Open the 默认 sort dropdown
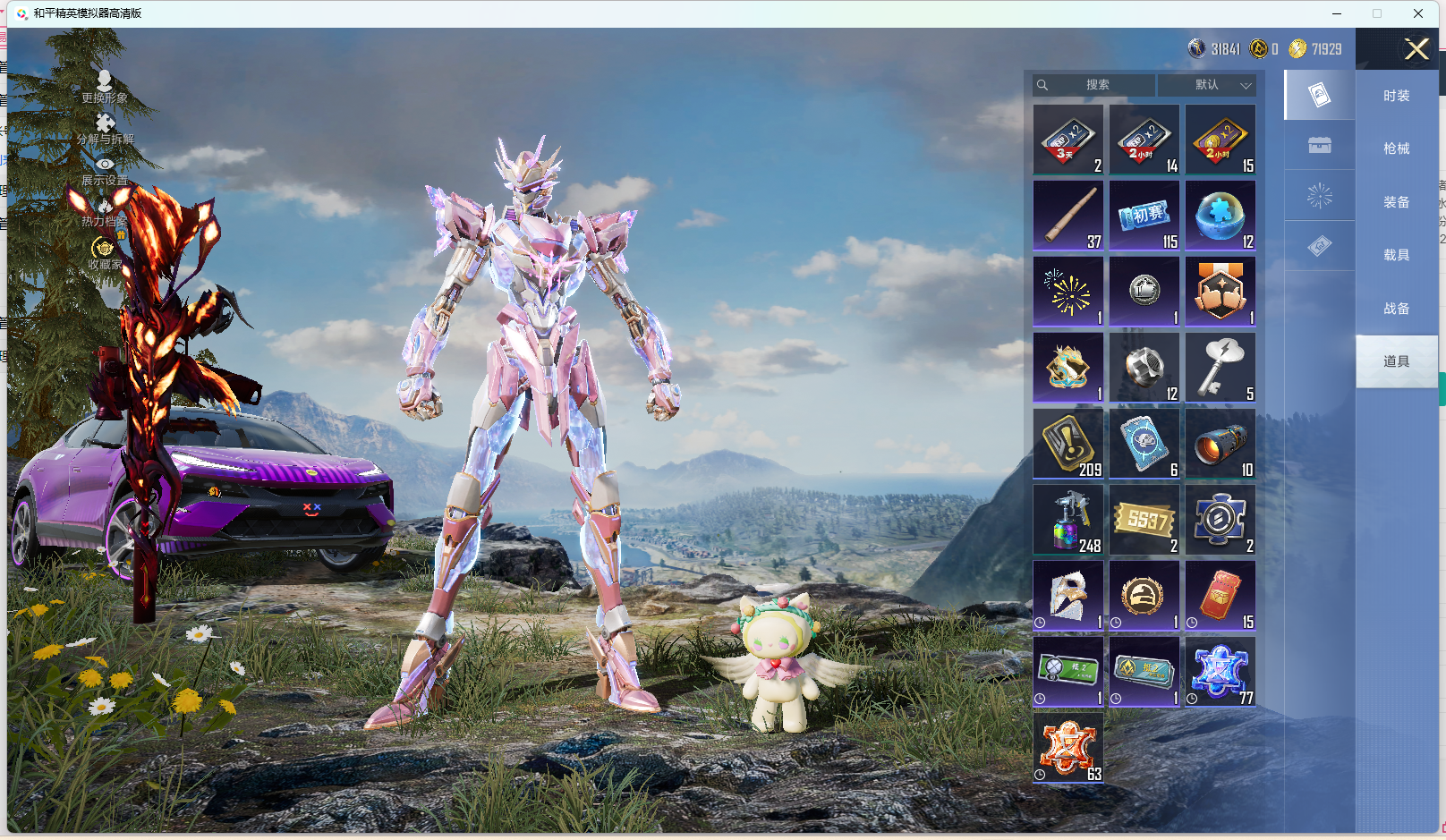 [1207, 85]
